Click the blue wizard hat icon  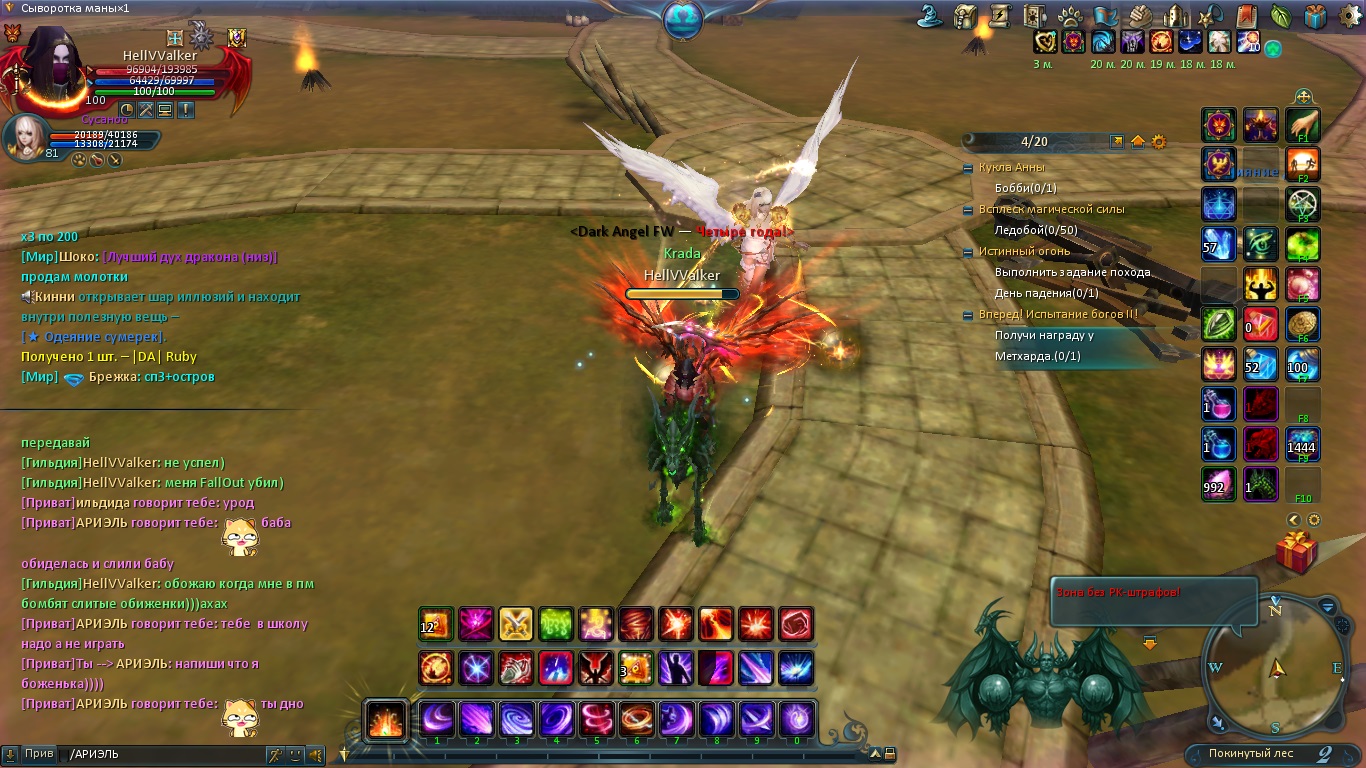(x=932, y=16)
